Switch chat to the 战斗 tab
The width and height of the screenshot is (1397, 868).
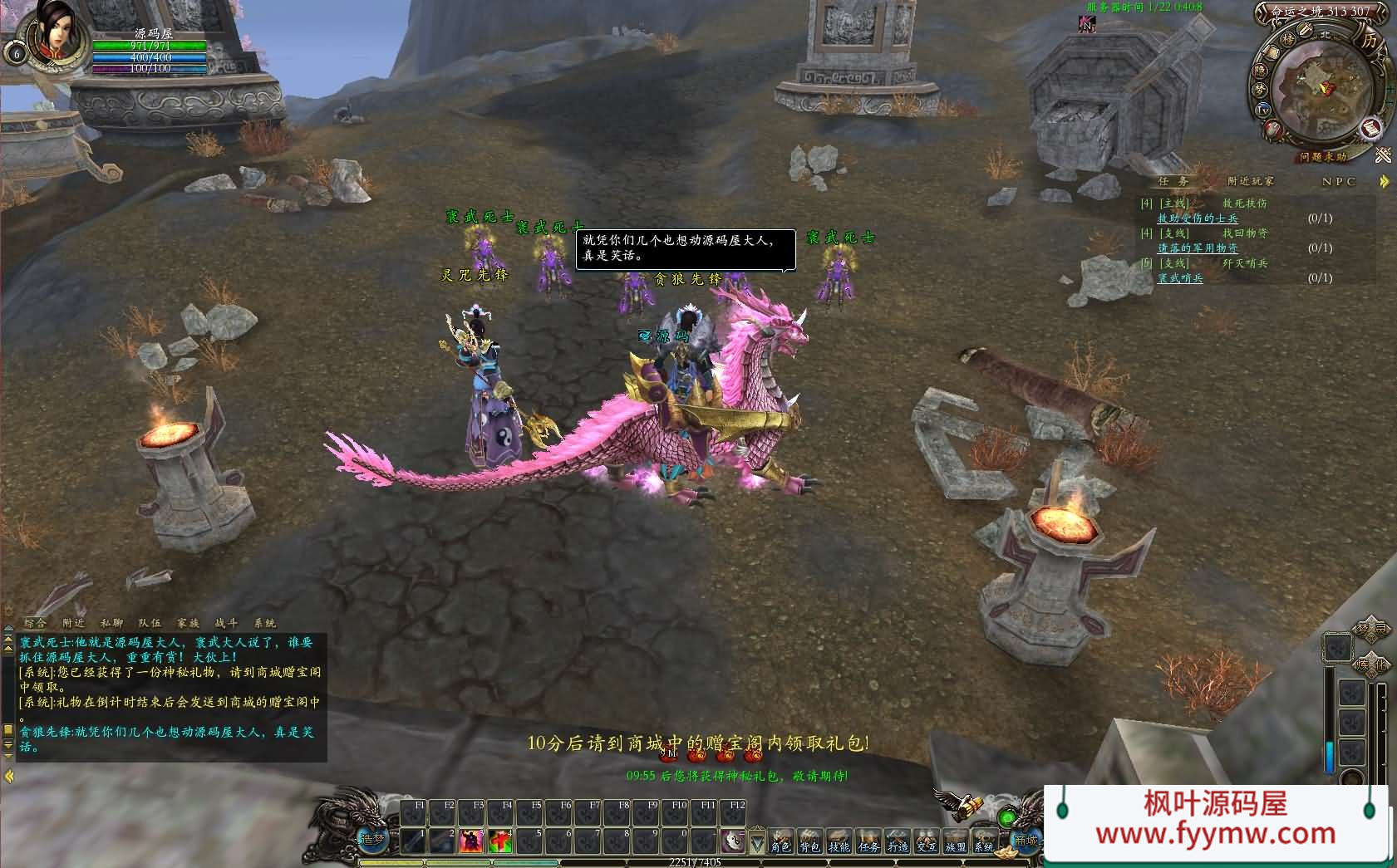(226, 622)
